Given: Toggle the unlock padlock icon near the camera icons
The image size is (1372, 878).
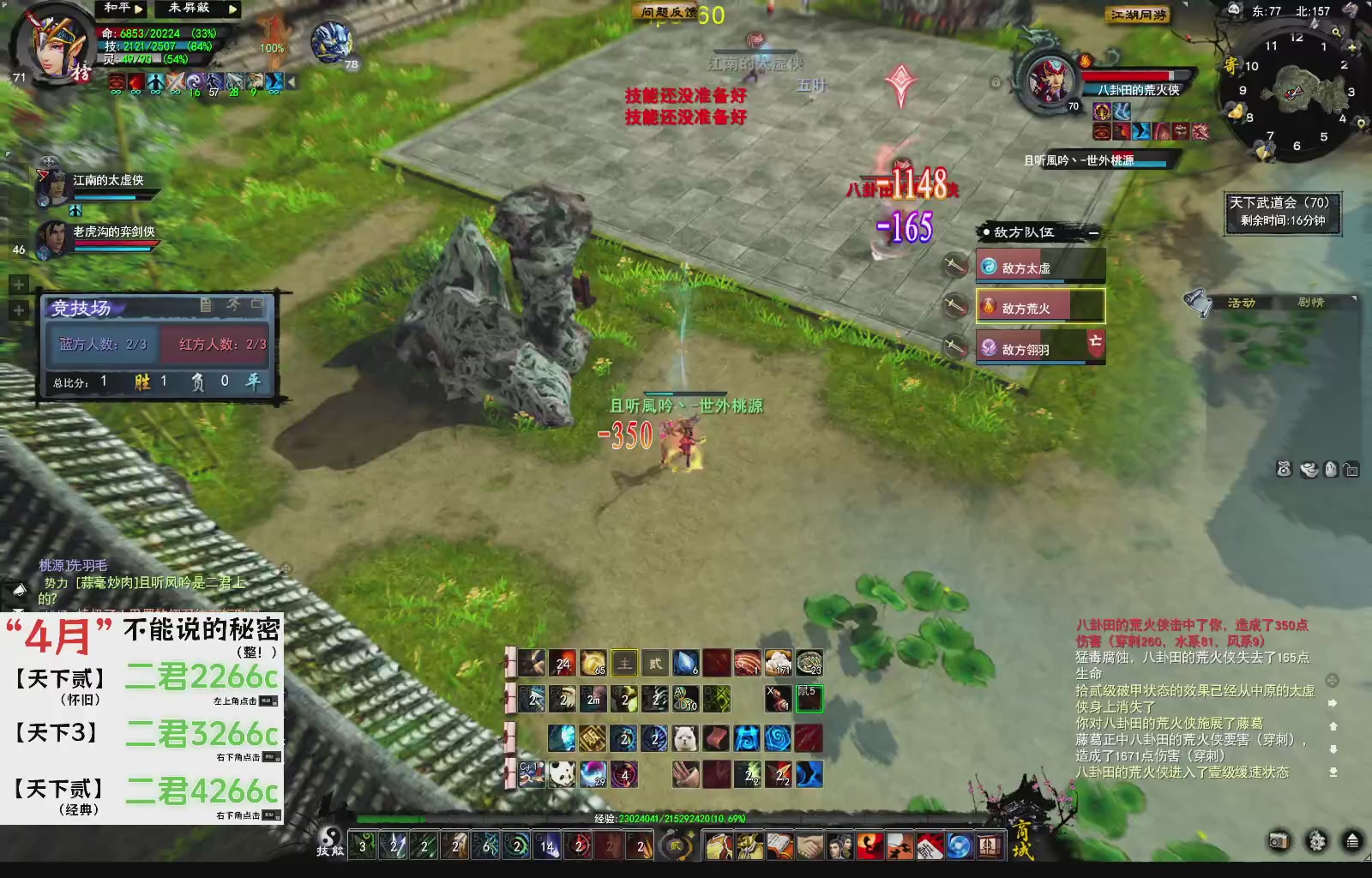Looking at the screenshot, I should (x=1351, y=470).
